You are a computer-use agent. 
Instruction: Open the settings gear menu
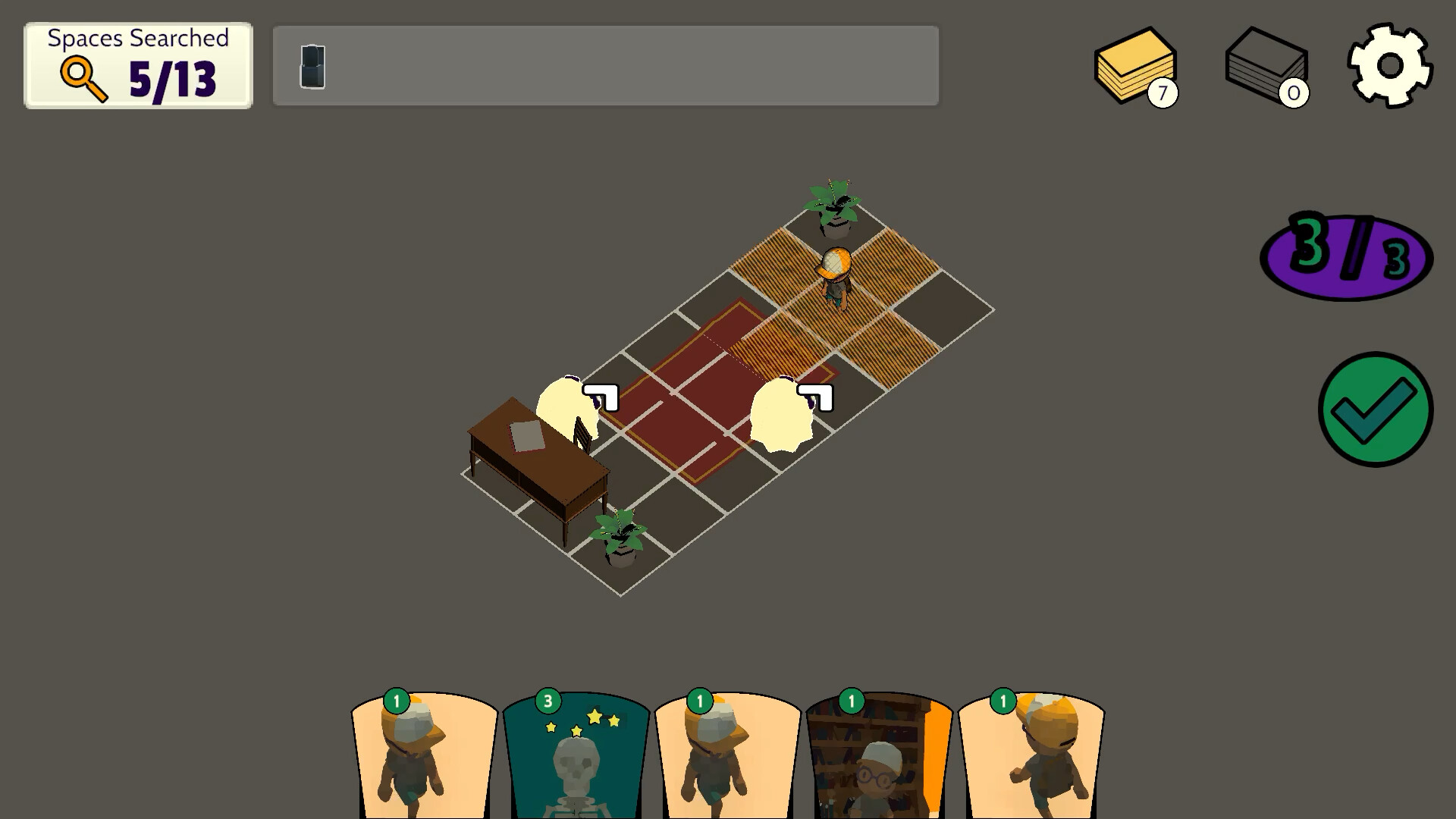click(x=1389, y=67)
